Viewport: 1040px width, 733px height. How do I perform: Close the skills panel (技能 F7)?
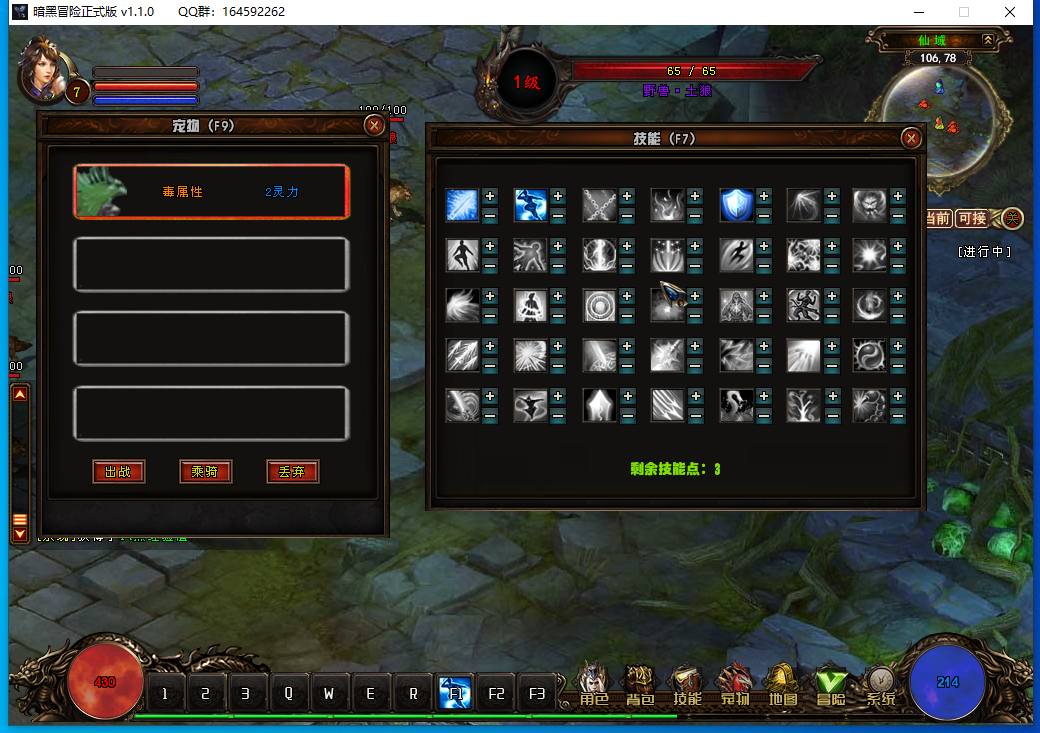(x=911, y=138)
